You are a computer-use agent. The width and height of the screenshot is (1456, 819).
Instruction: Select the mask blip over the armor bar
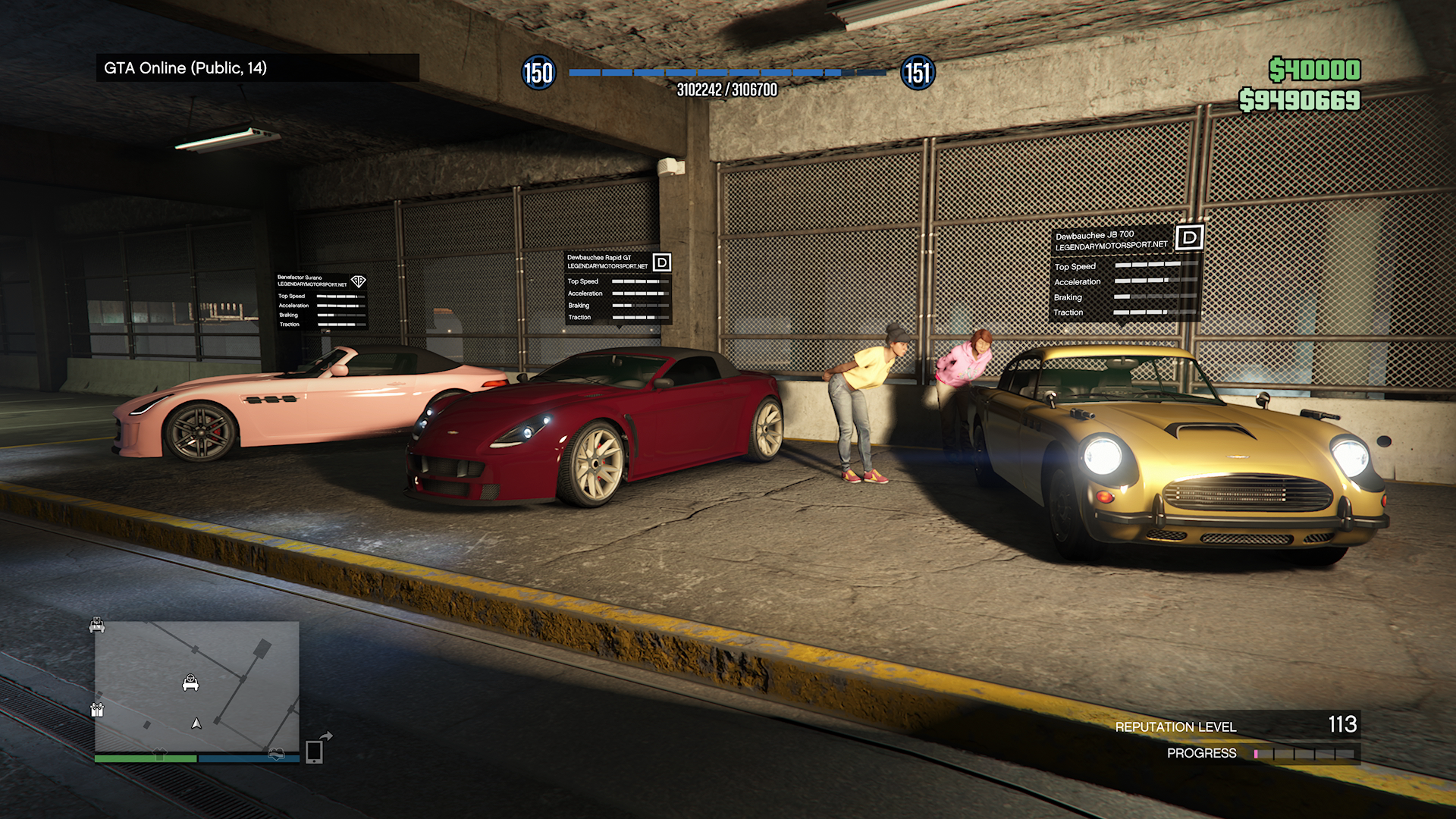(x=276, y=754)
